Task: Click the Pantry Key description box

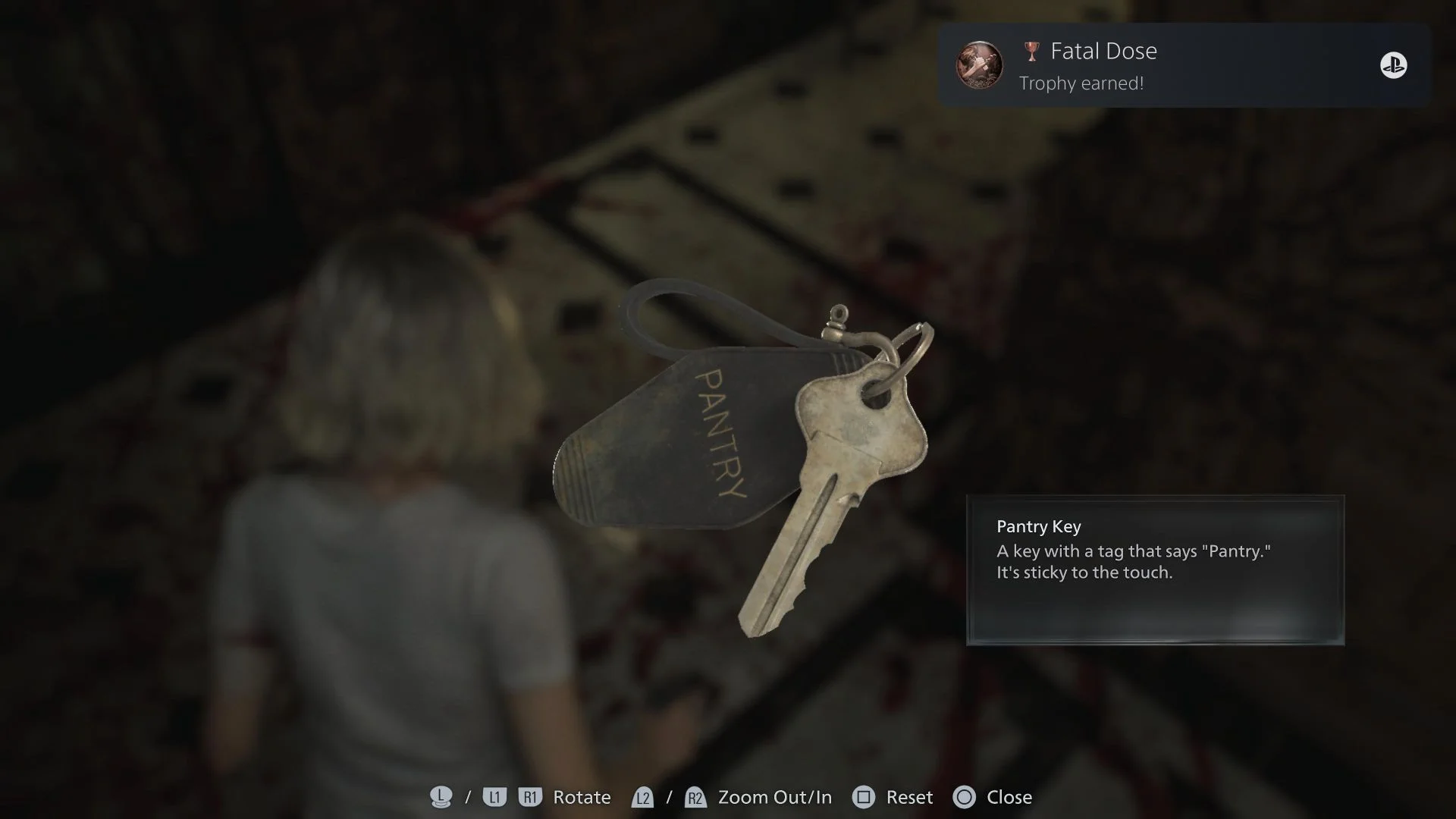Action: [1155, 570]
